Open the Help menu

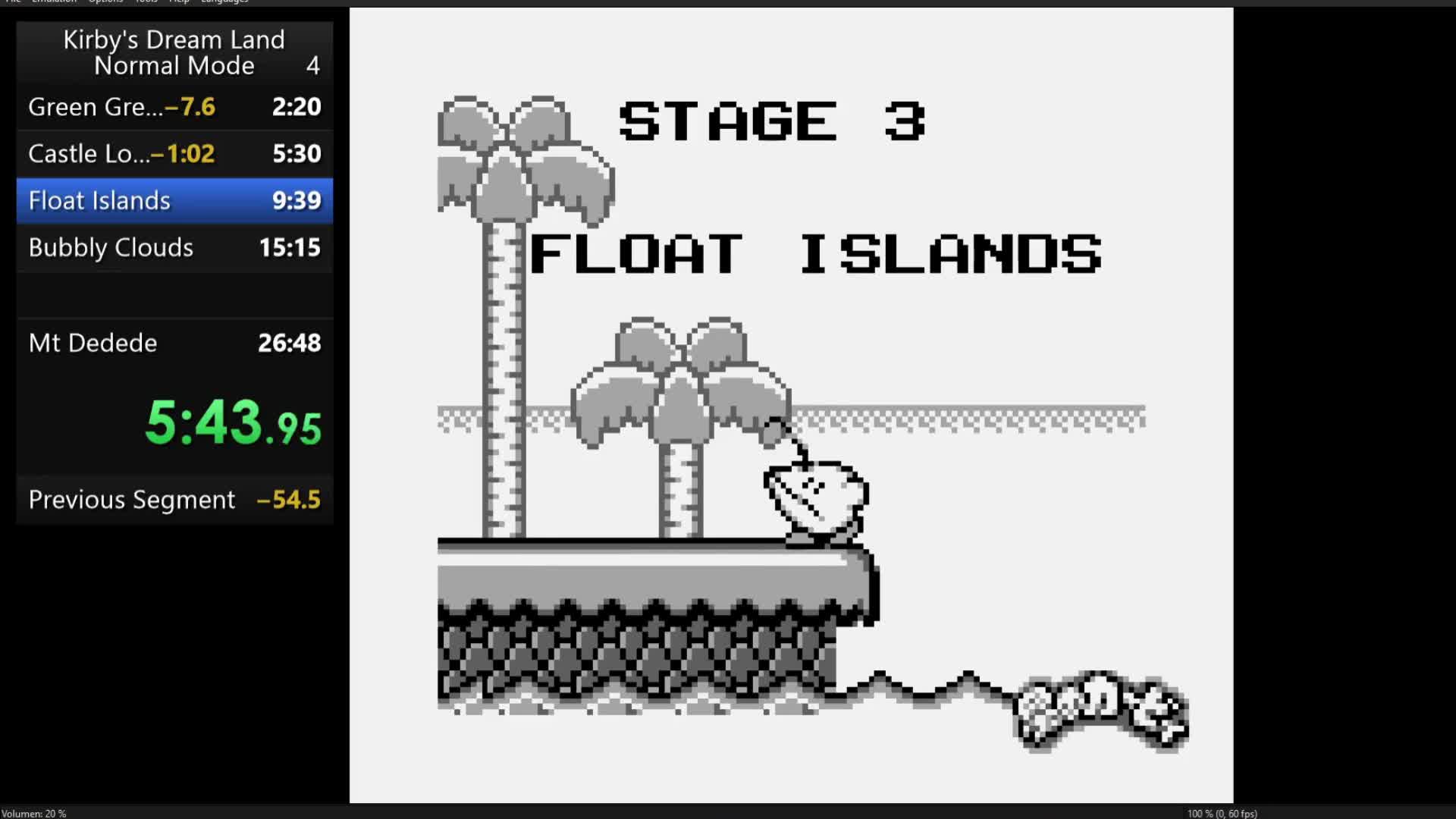pos(179,2)
